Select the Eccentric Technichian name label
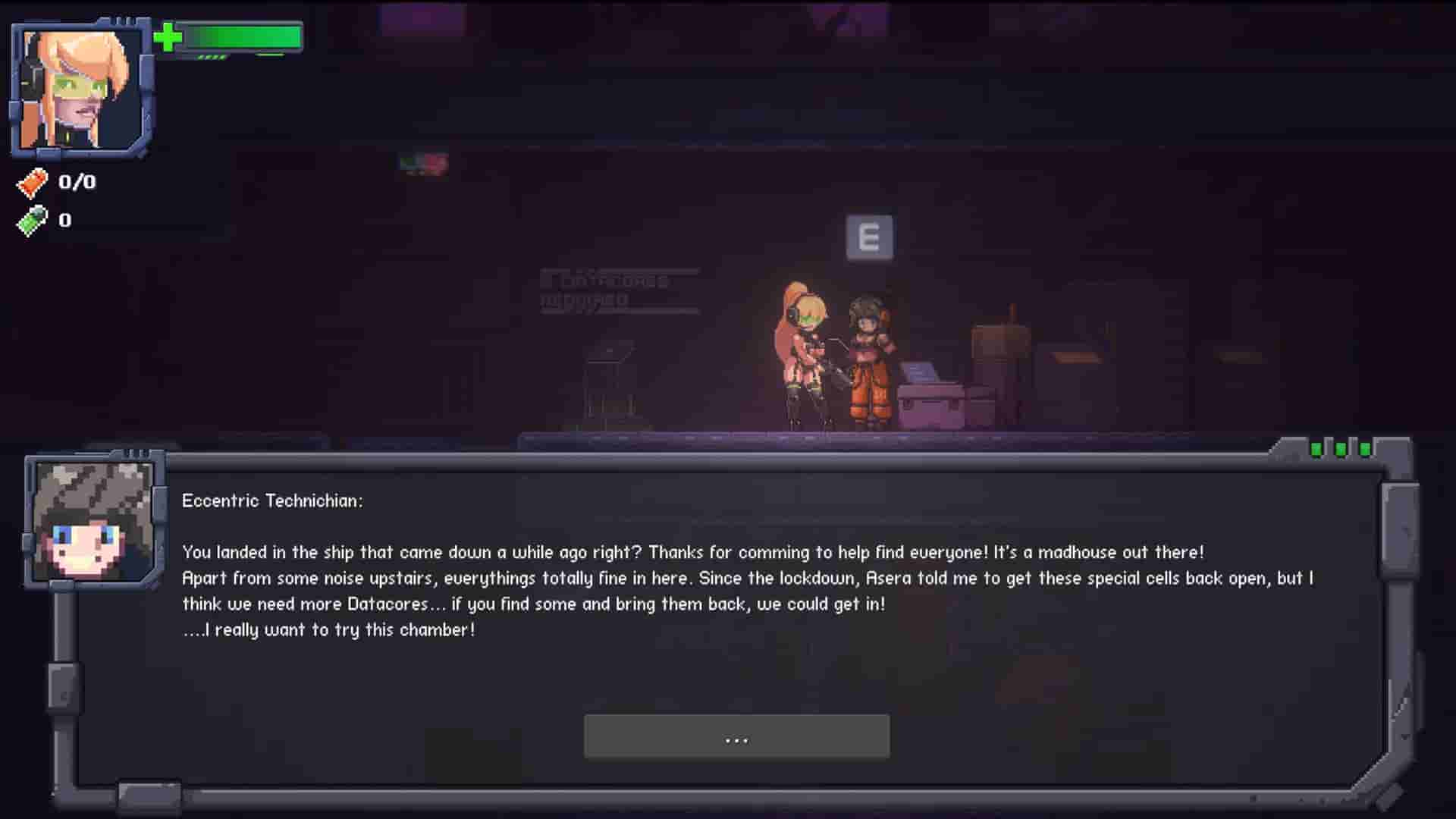1456x819 pixels. [x=274, y=500]
